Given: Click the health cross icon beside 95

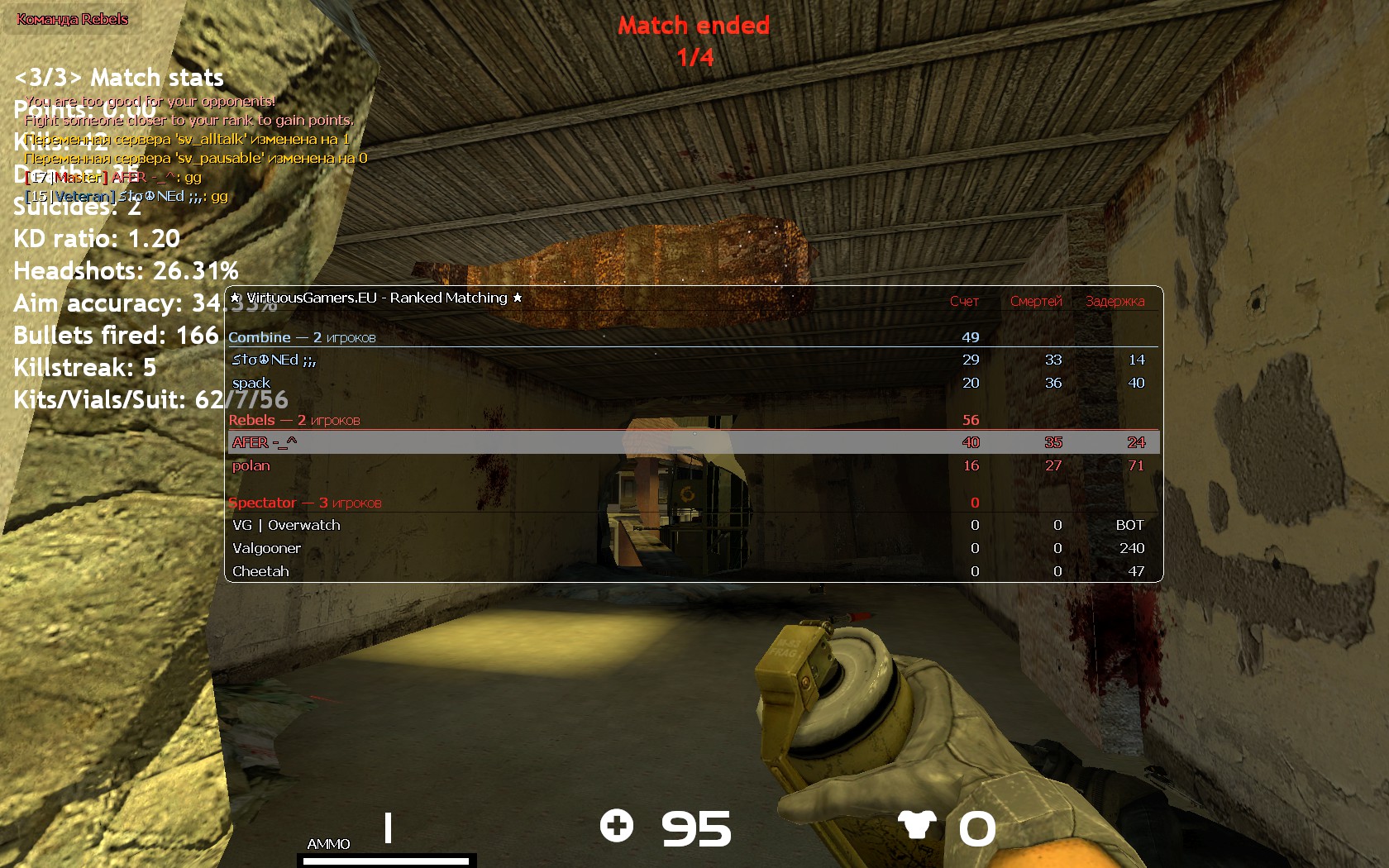Looking at the screenshot, I should [617, 827].
